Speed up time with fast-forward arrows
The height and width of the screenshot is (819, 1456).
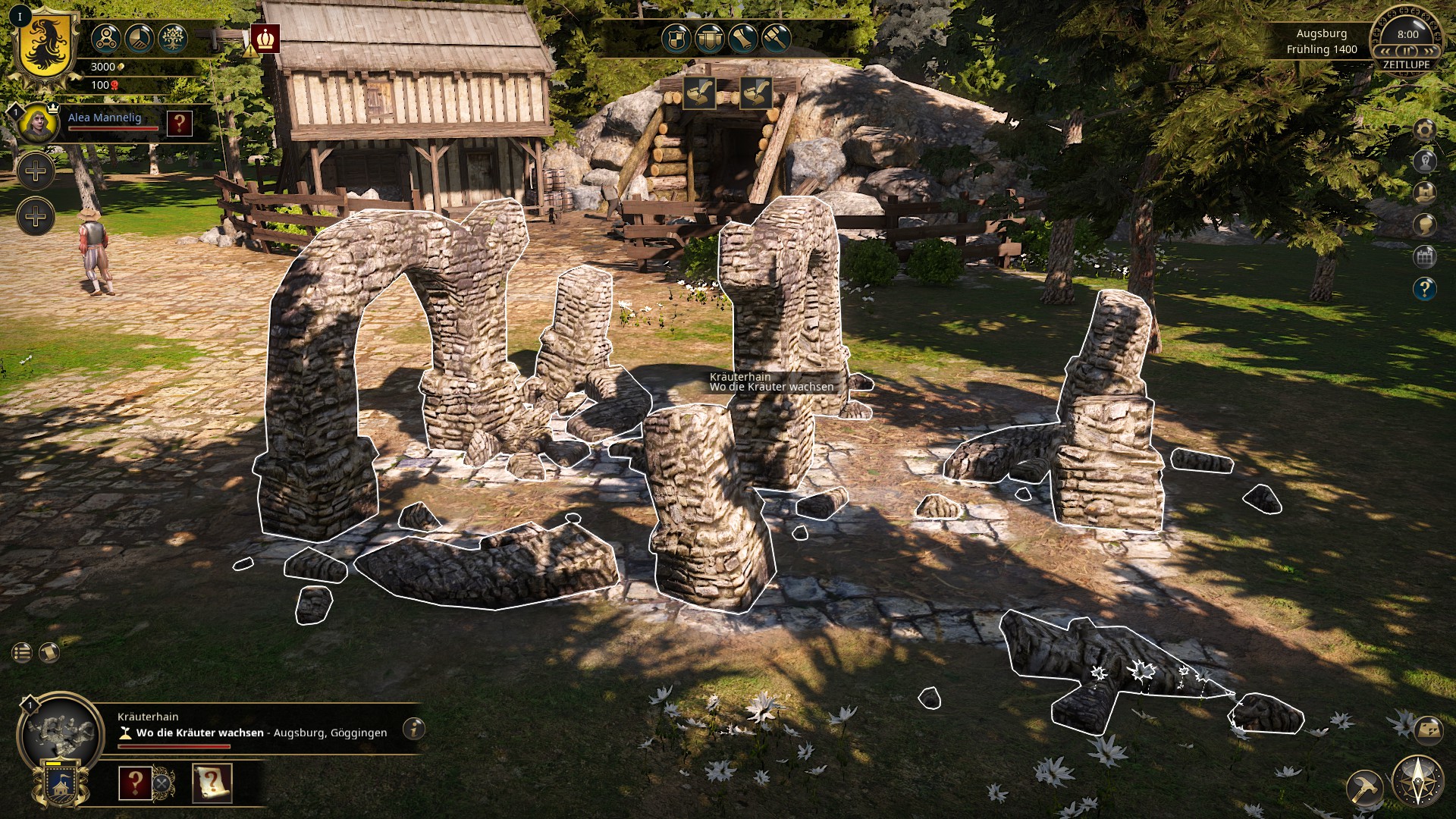(1429, 50)
